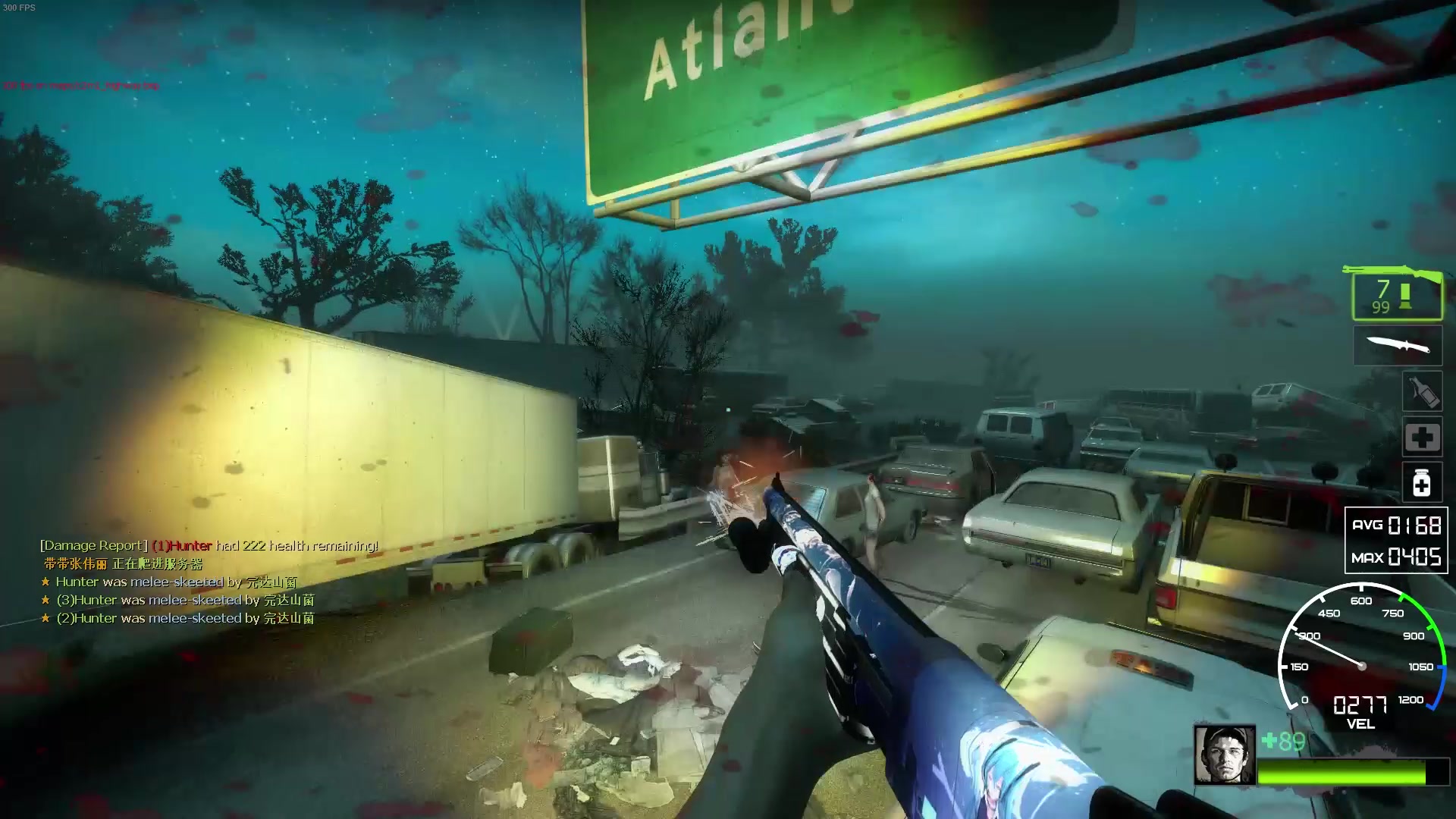Screen dimensions: 1456x819
Task: Click the survivor character portrait
Action: point(1224,755)
